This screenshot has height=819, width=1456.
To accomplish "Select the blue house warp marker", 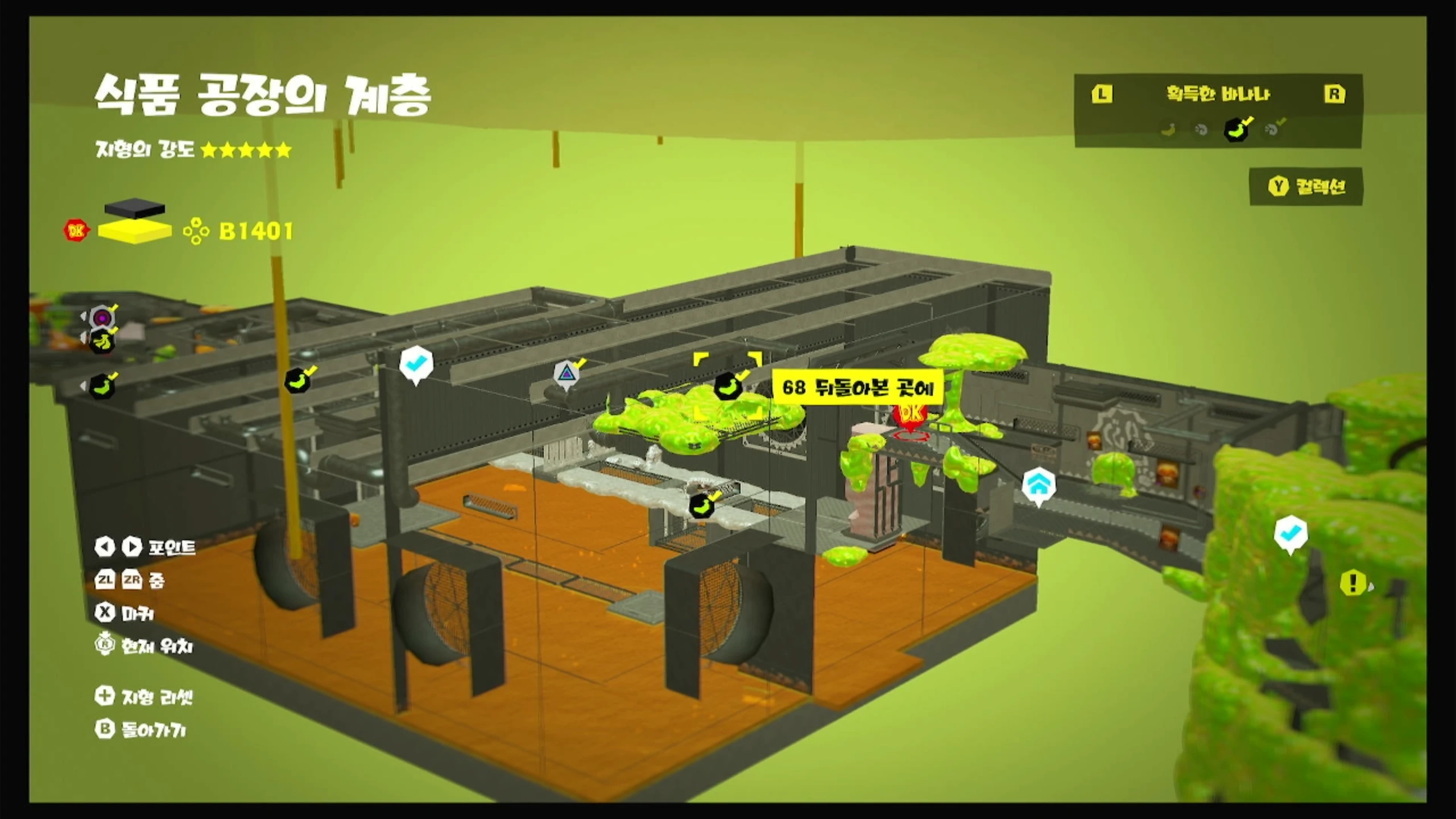I will pyautogui.click(x=1039, y=486).
